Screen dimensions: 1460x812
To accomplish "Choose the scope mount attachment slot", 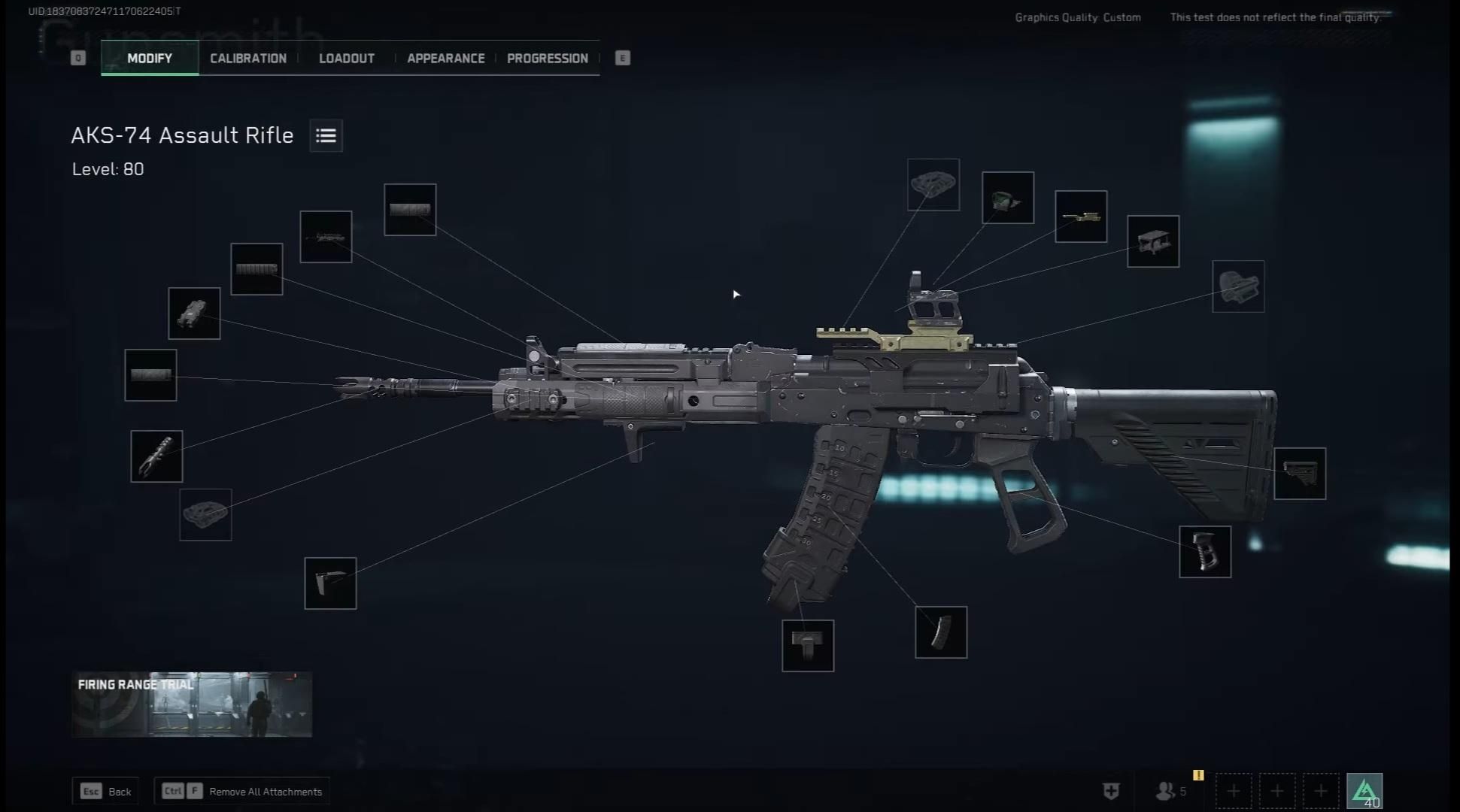I will (1153, 241).
